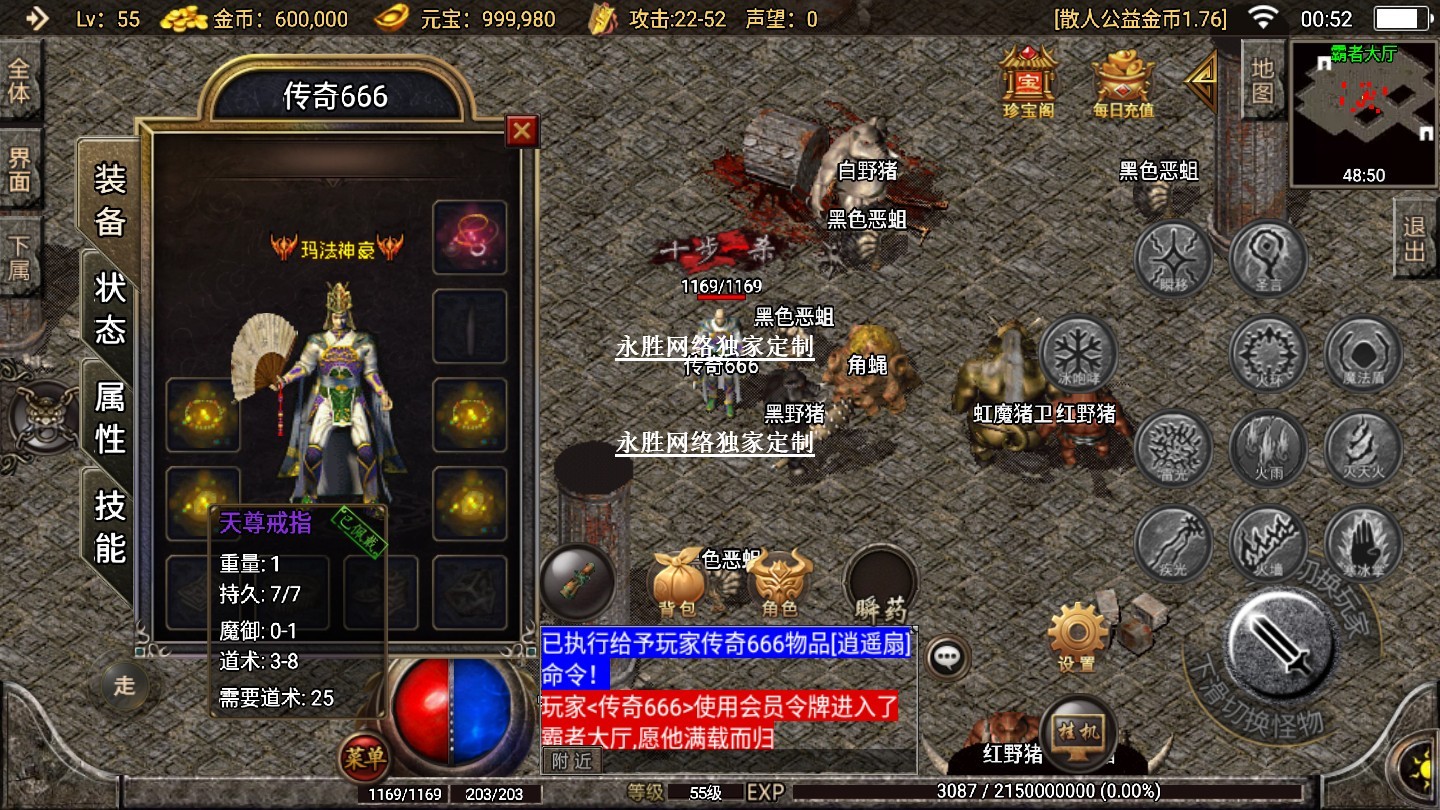The width and height of the screenshot is (1440, 810).
Task: Hit the large sword attack button
Action: coord(1281,640)
